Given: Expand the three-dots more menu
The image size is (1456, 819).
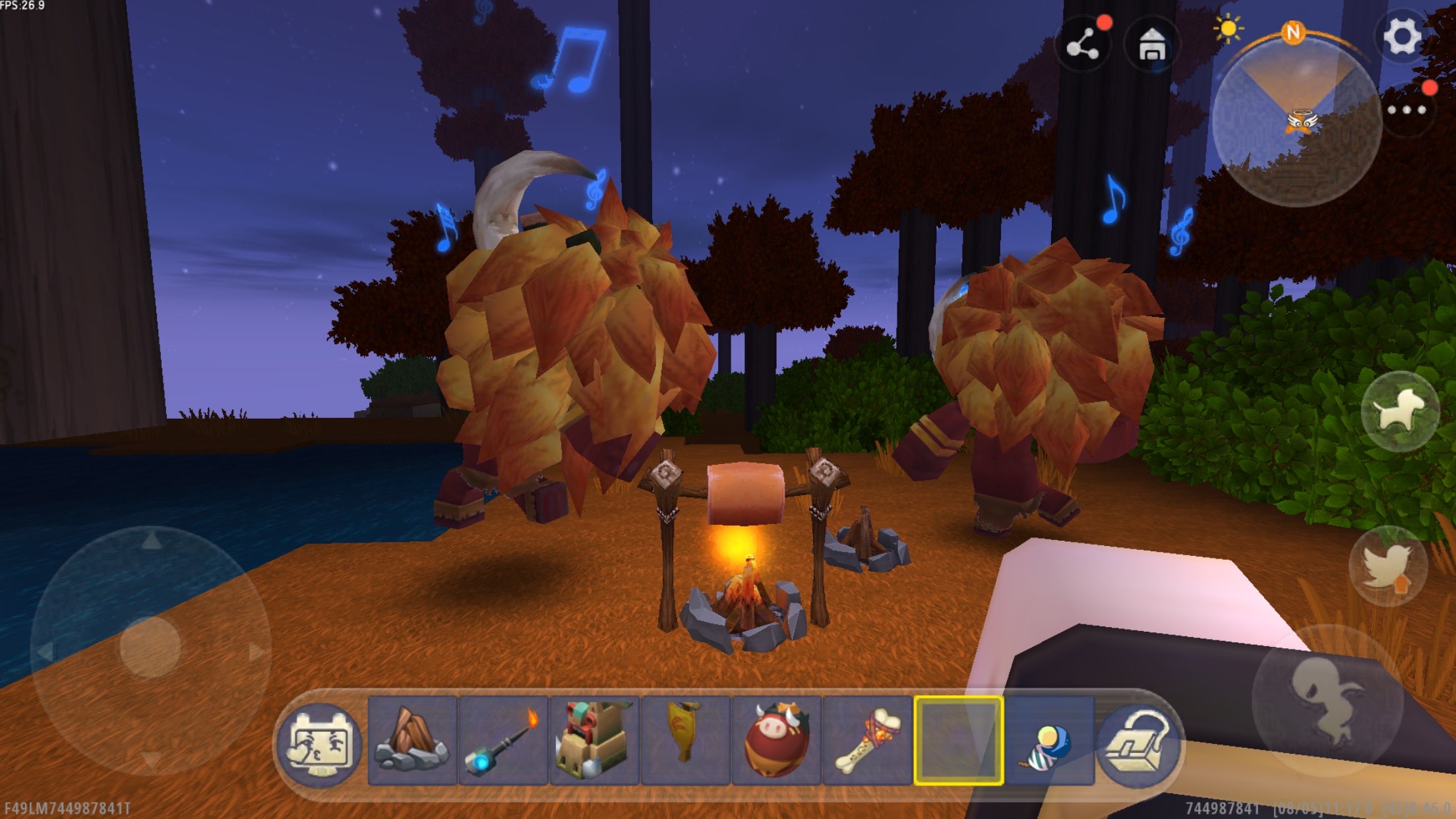Looking at the screenshot, I should click(1407, 110).
